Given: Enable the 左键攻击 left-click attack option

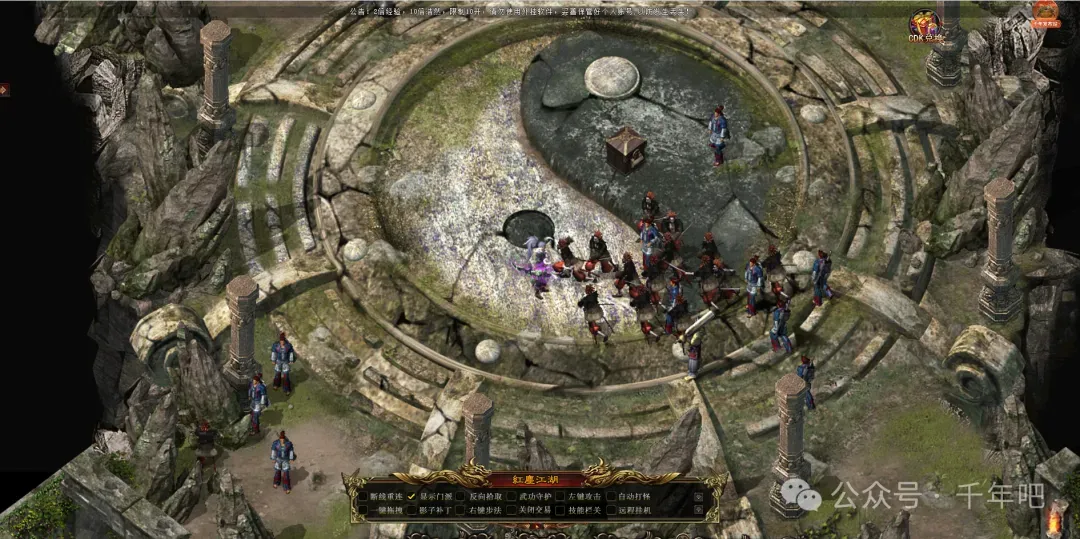Looking at the screenshot, I should pos(561,496).
